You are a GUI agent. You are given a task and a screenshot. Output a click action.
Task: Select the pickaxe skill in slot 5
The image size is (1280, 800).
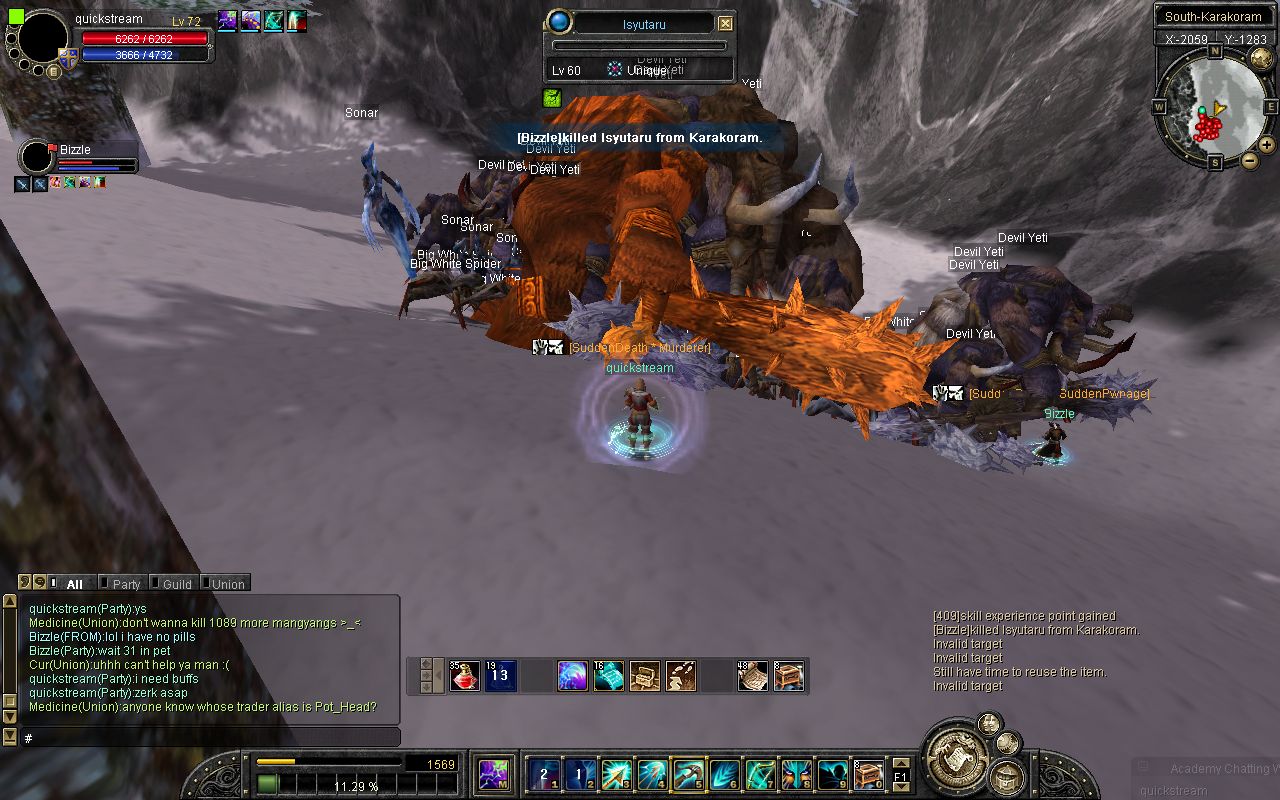[688, 774]
